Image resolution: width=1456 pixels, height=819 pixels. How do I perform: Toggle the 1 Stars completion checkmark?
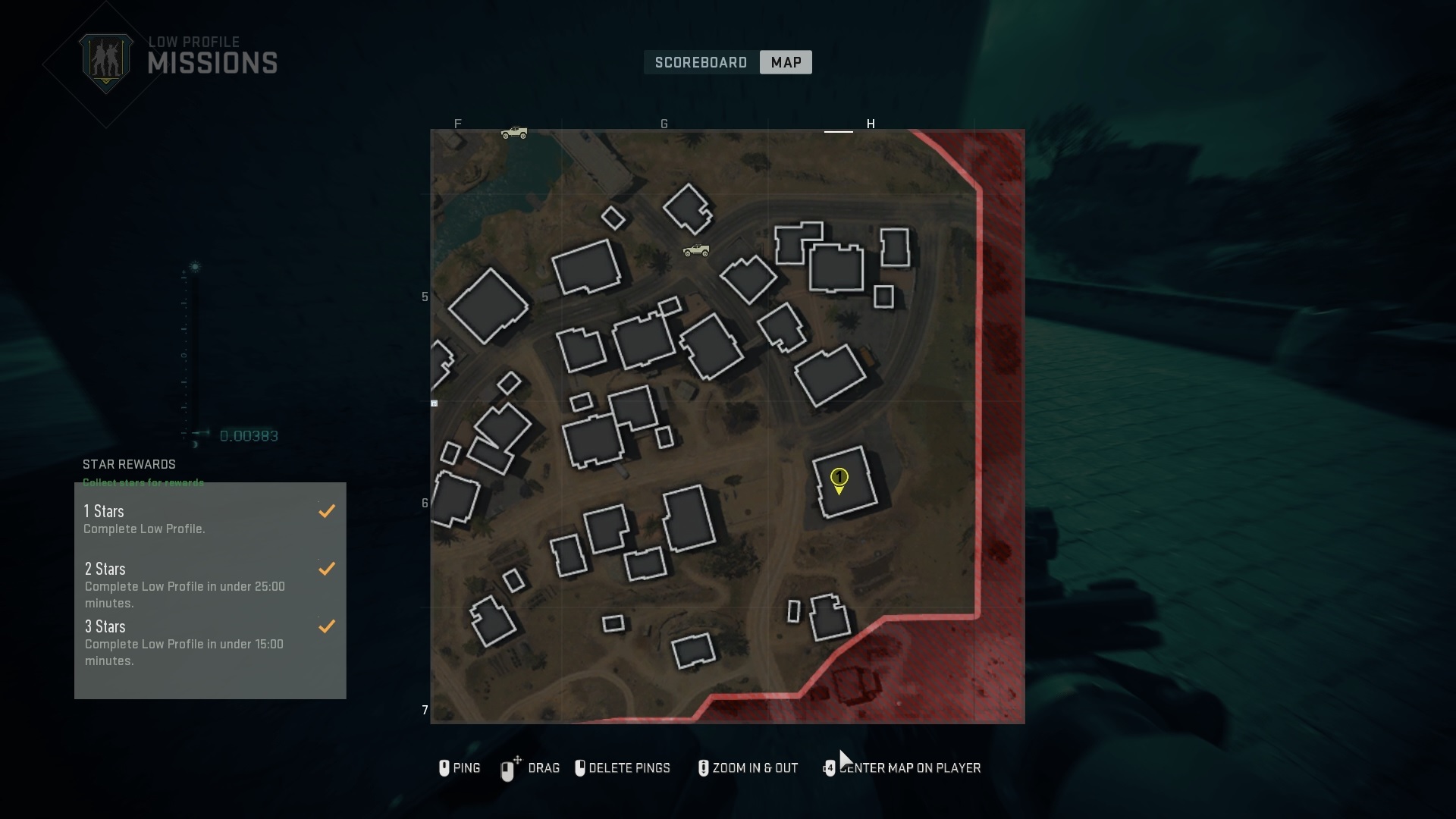pos(327,510)
